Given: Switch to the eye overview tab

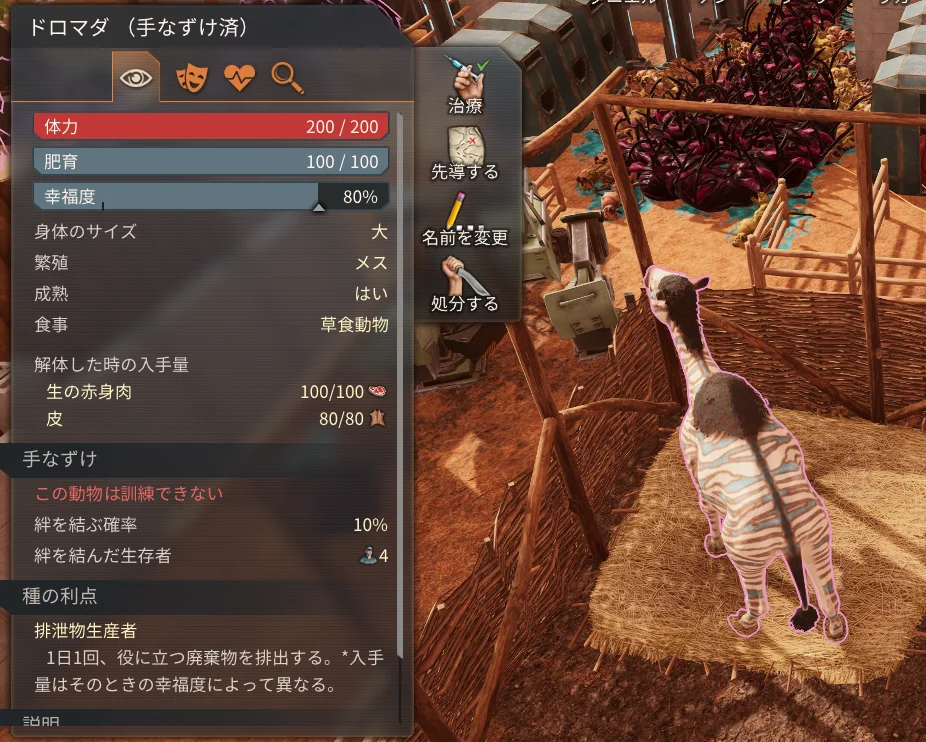Looking at the screenshot, I should pos(135,78).
